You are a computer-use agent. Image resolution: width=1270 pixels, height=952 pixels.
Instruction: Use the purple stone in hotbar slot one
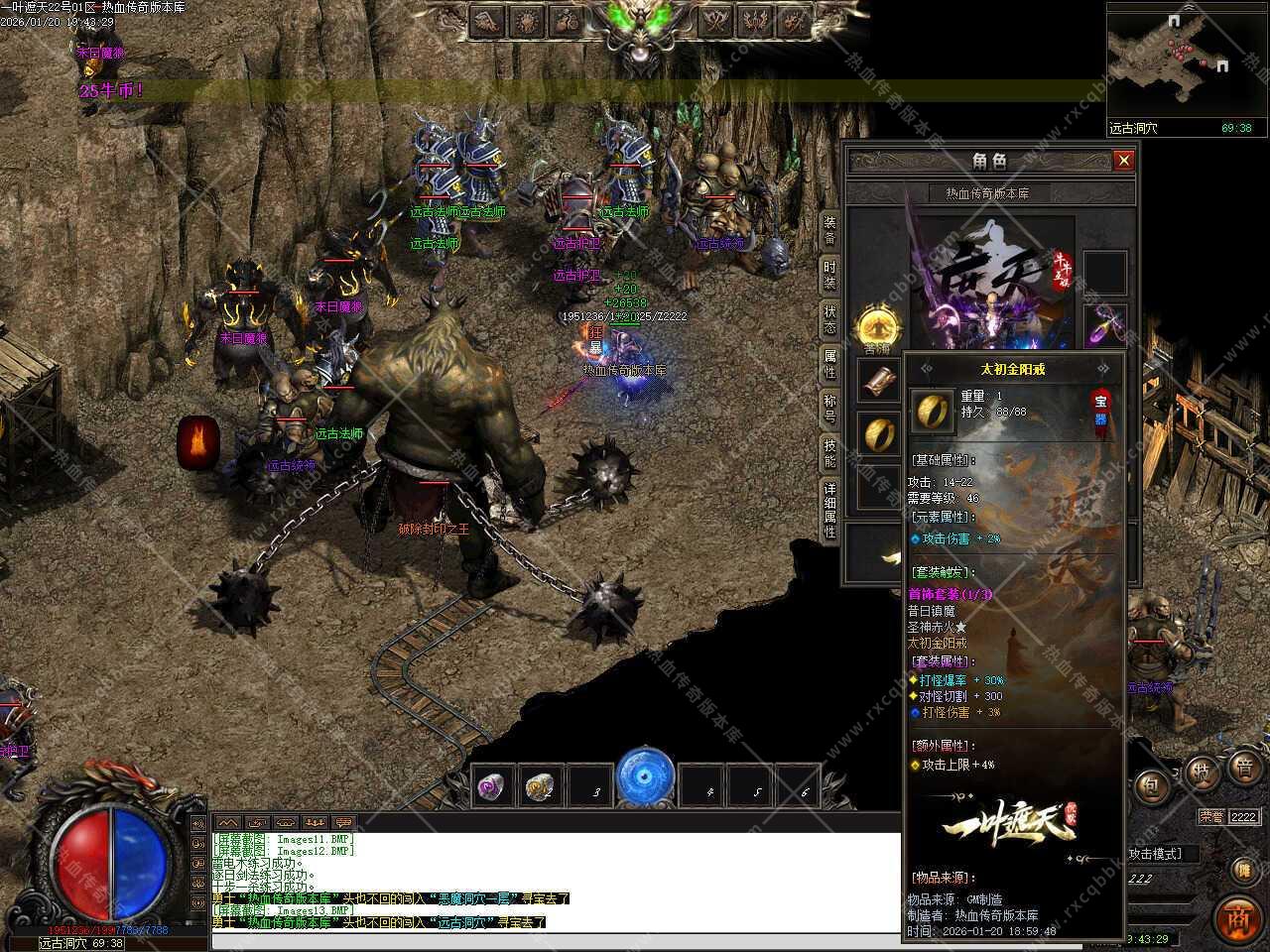pyautogui.click(x=492, y=786)
